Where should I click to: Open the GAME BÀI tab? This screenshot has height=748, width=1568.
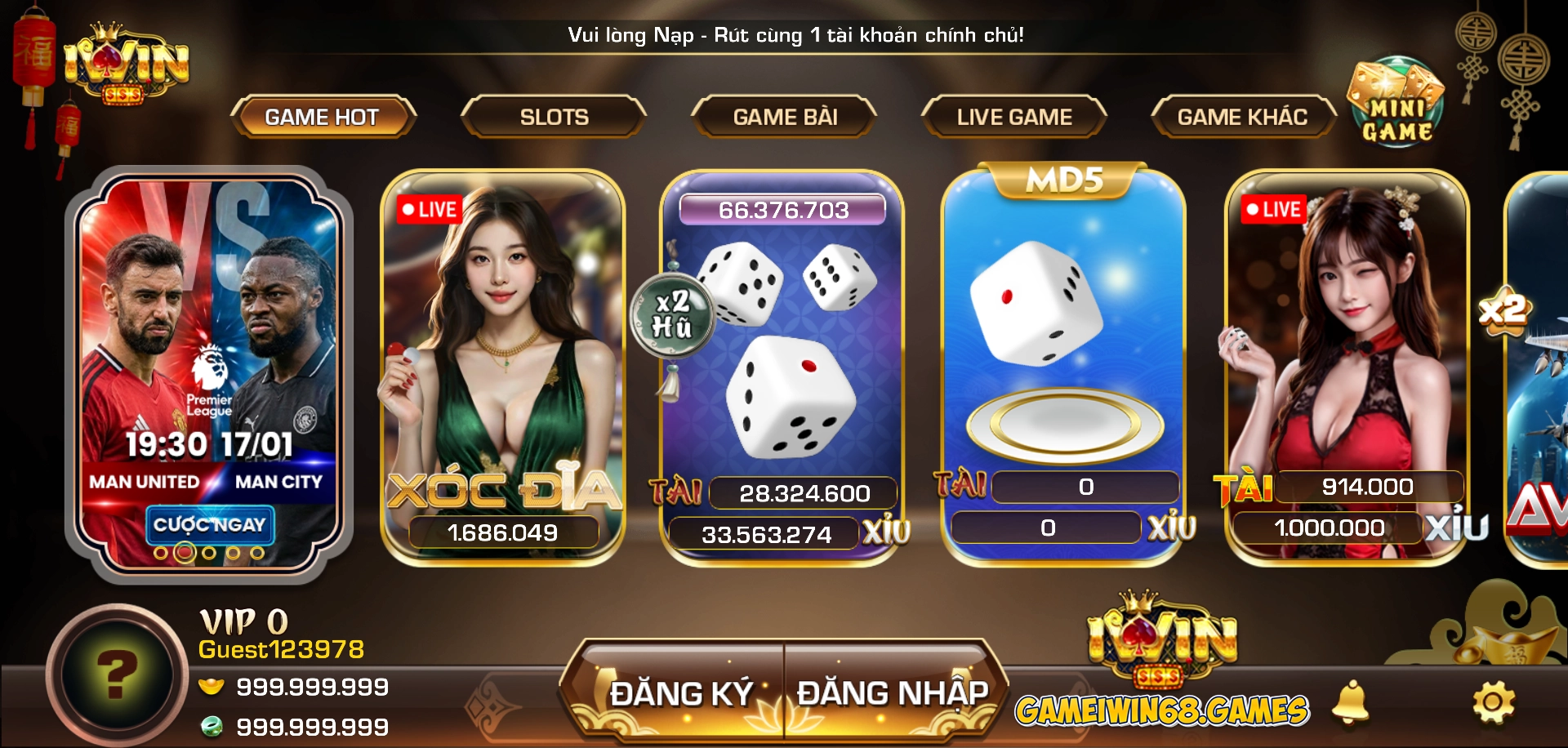pyautogui.click(x=784, y=116)
